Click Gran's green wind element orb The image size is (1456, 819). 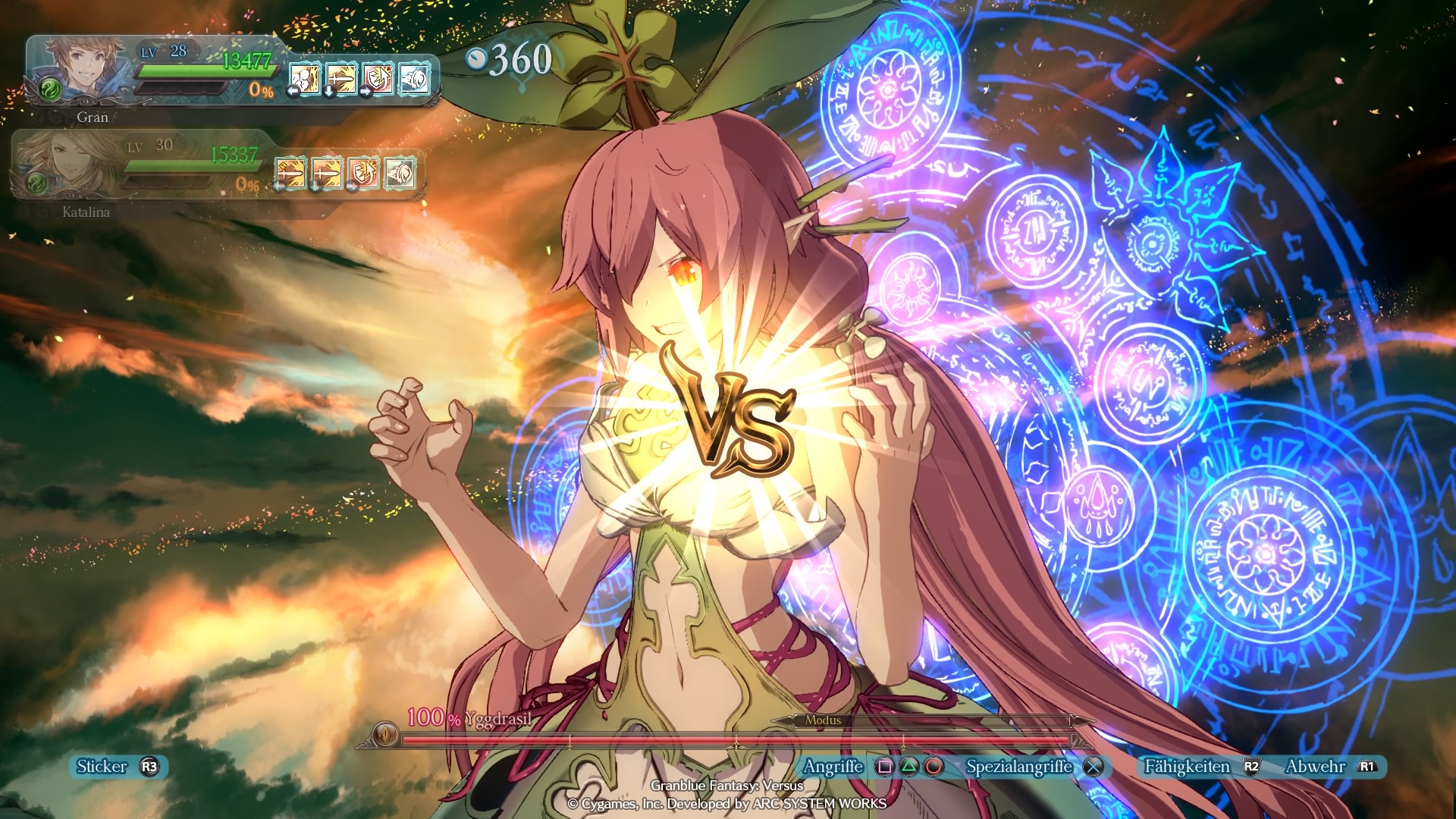50,90
